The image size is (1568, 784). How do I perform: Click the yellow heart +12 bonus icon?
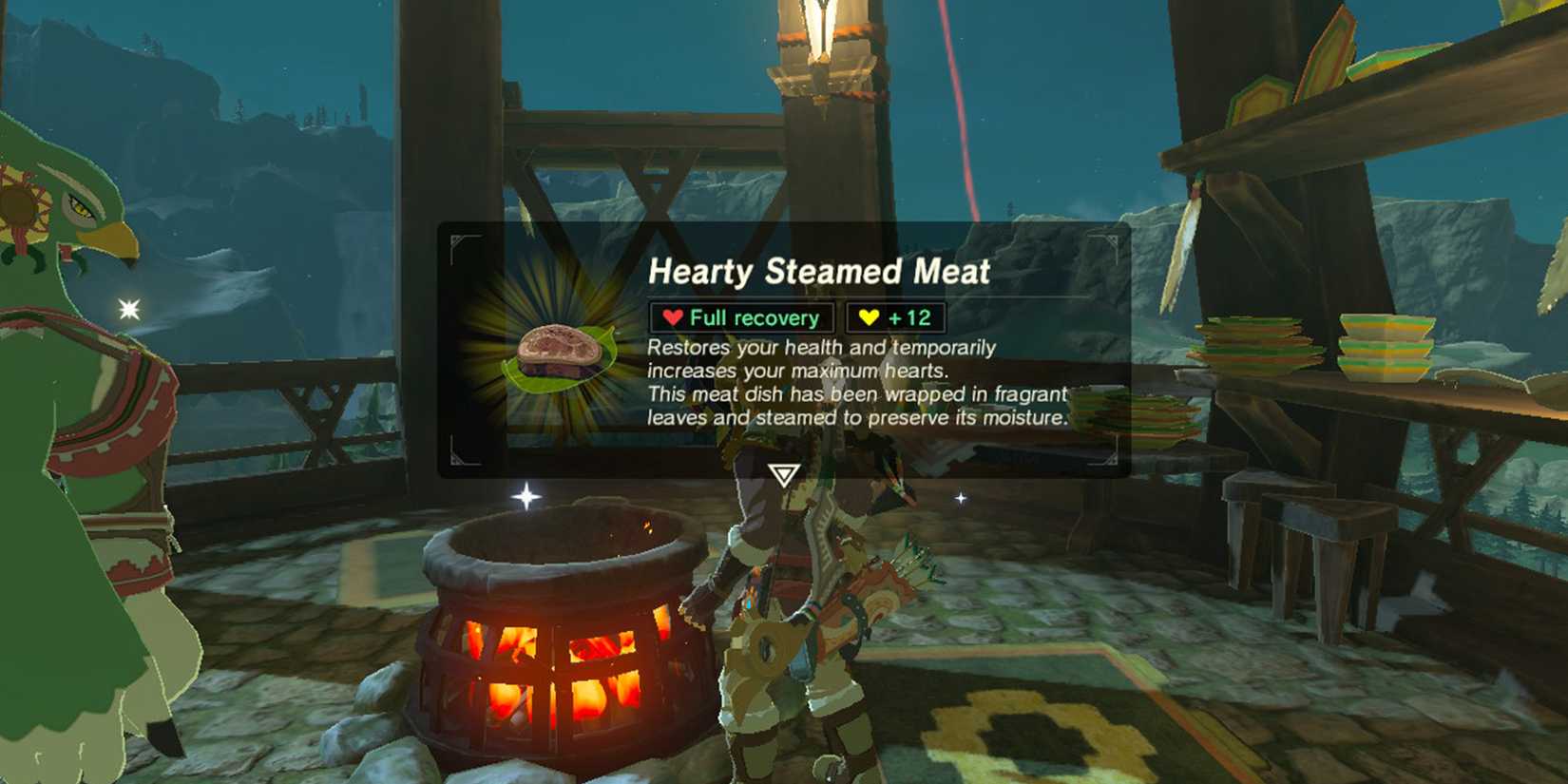(868, 317)
